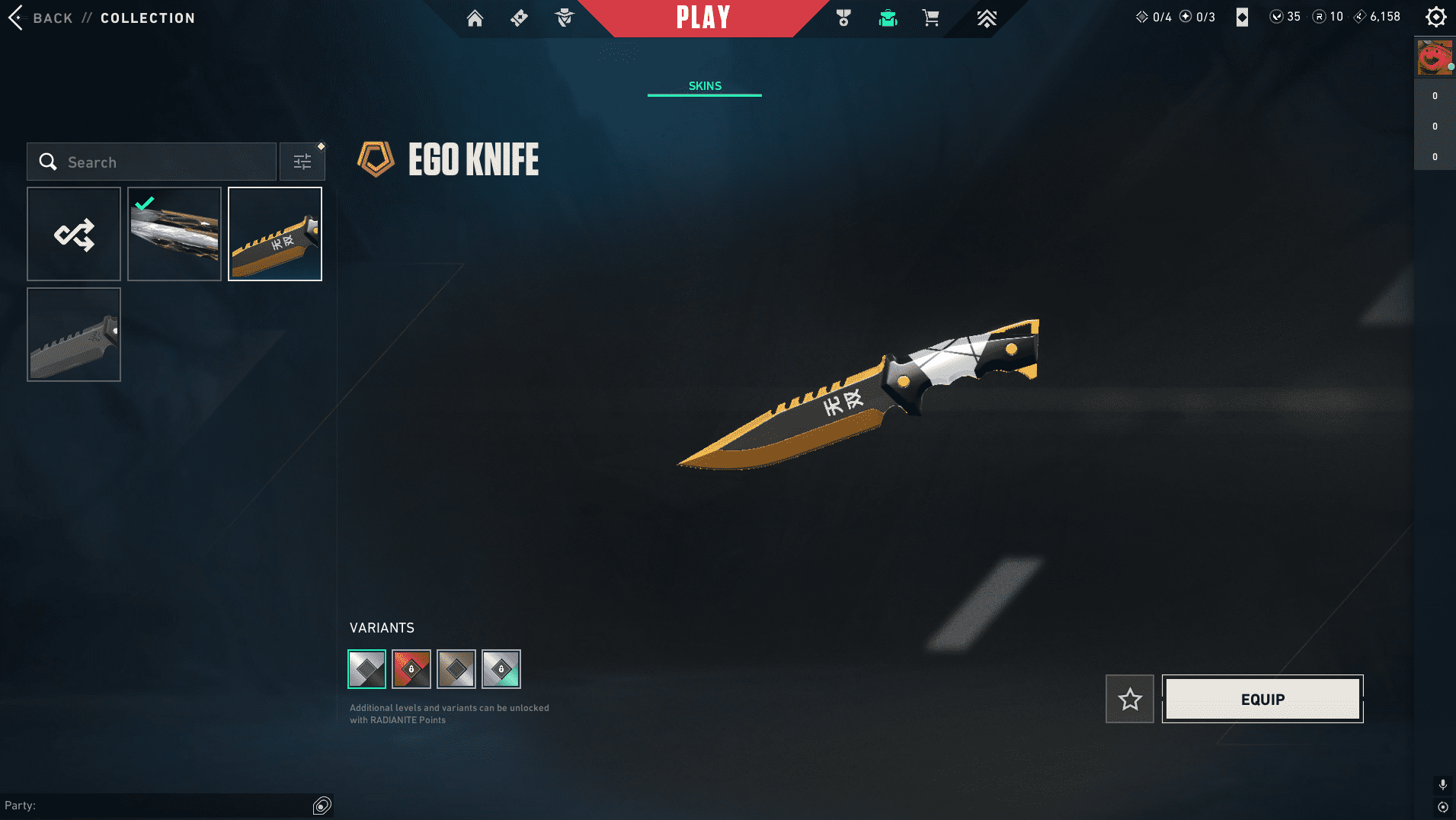The width and height of the screenshot is (1456, 820).
Task: Open the skin filter options beside search
Action: tap(302, 161)
